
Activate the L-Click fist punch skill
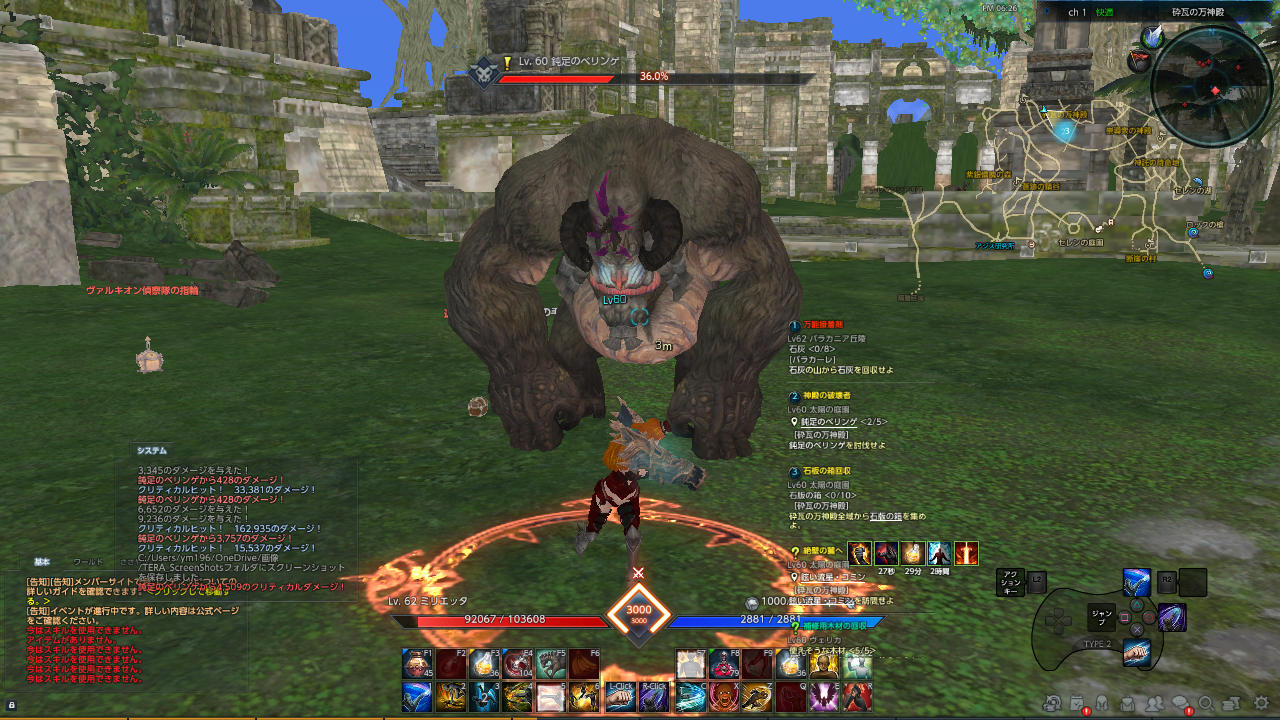[x=619, y=697]
